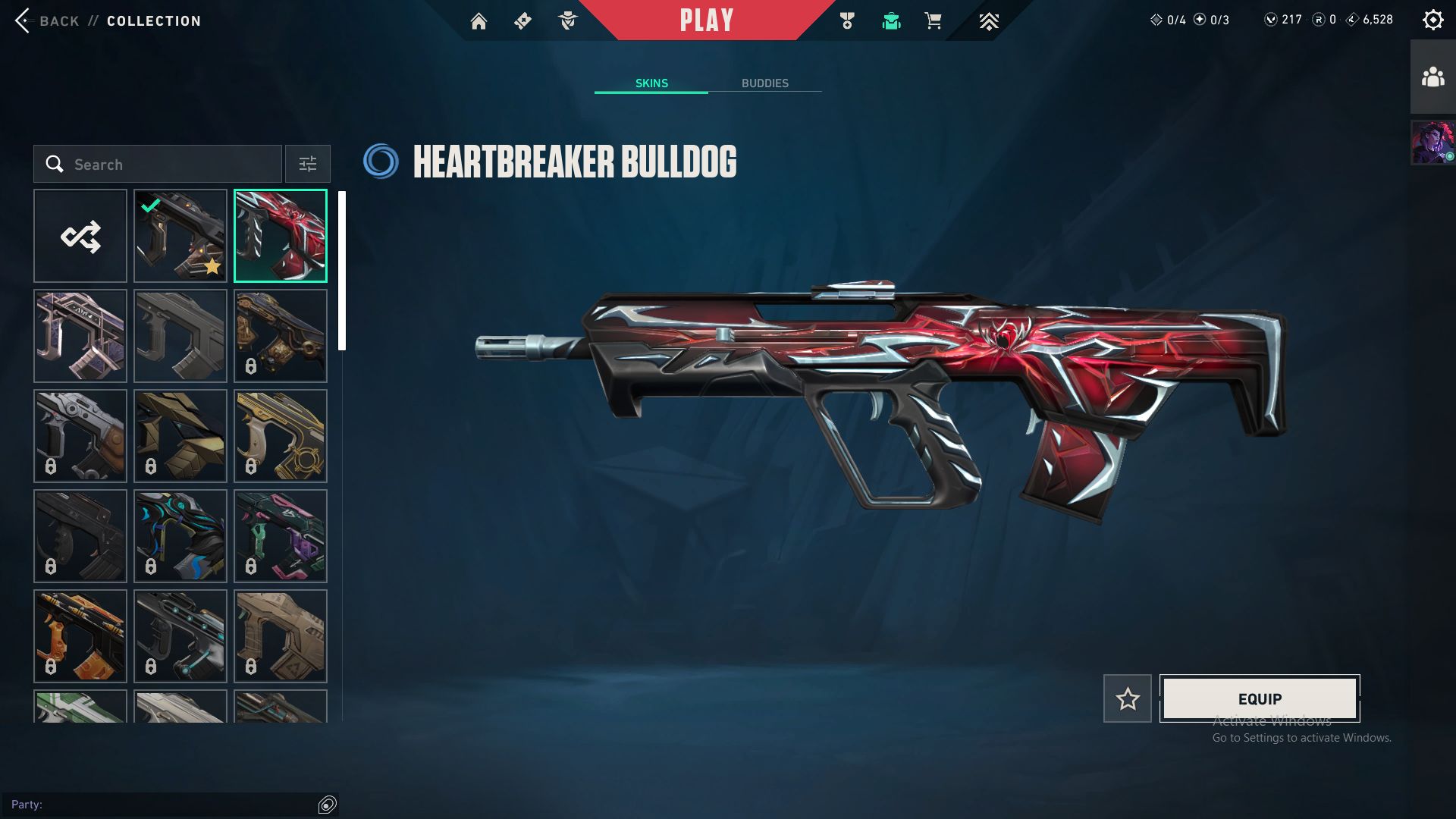Click the red PLAY button
Image resolution: width=1456 pixels, height=819 pixels.
point(706,20)
